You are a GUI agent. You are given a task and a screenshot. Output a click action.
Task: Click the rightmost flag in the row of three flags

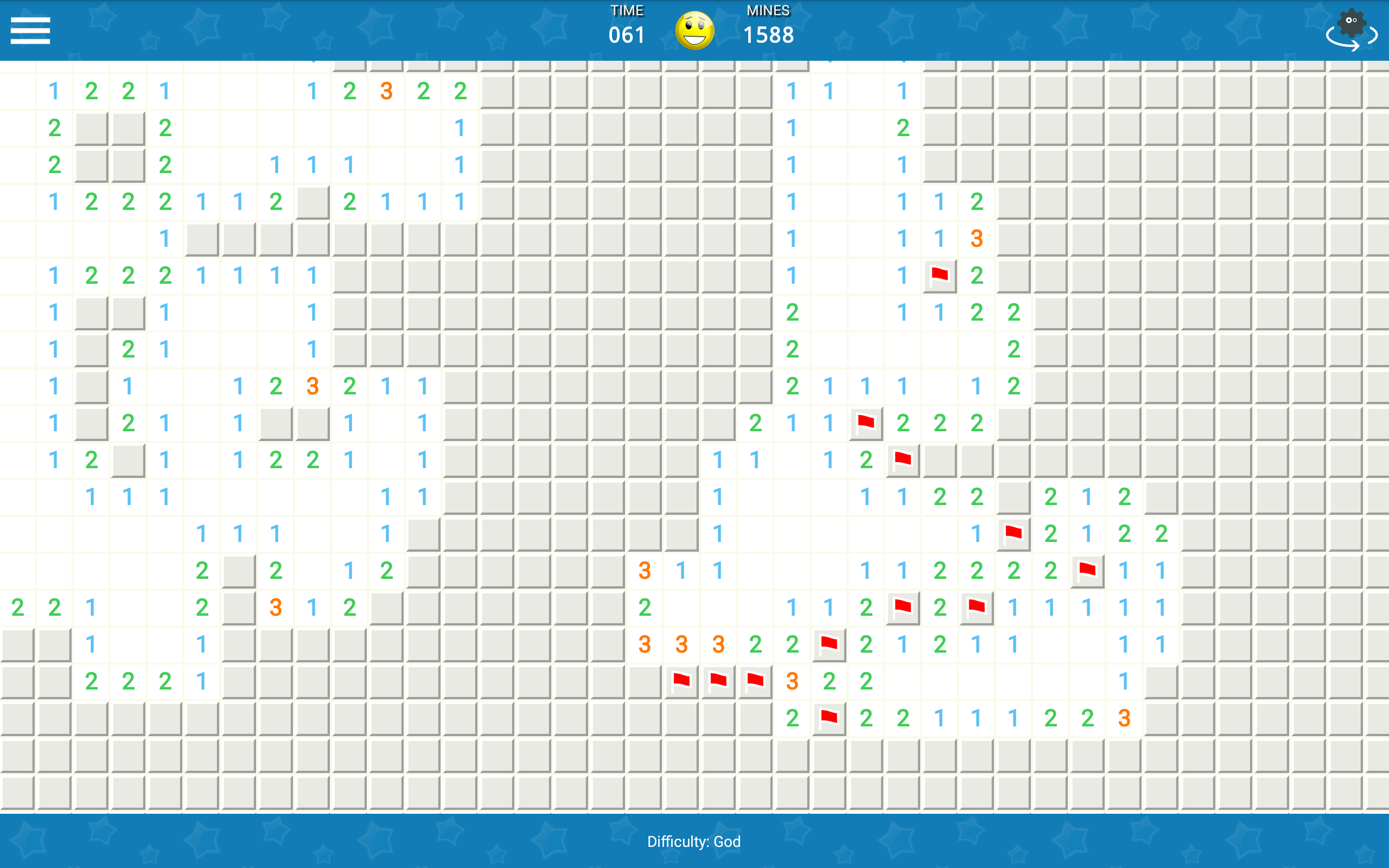coord(755,682)
